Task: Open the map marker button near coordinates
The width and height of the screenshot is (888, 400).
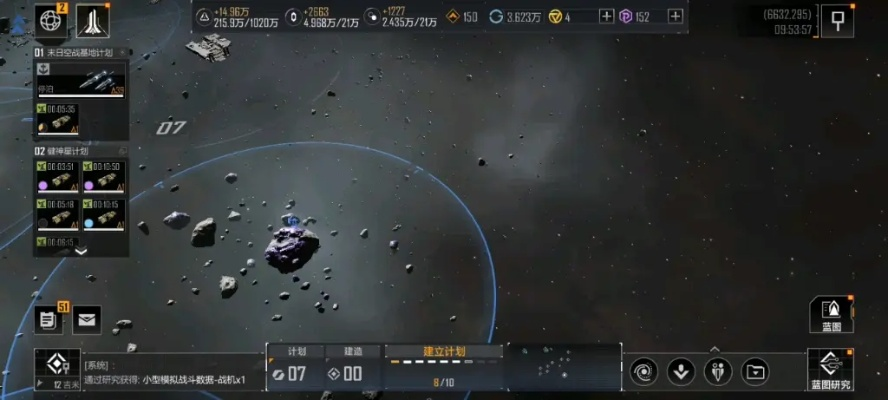Action: pyautogui.click(x=837, y=19)
